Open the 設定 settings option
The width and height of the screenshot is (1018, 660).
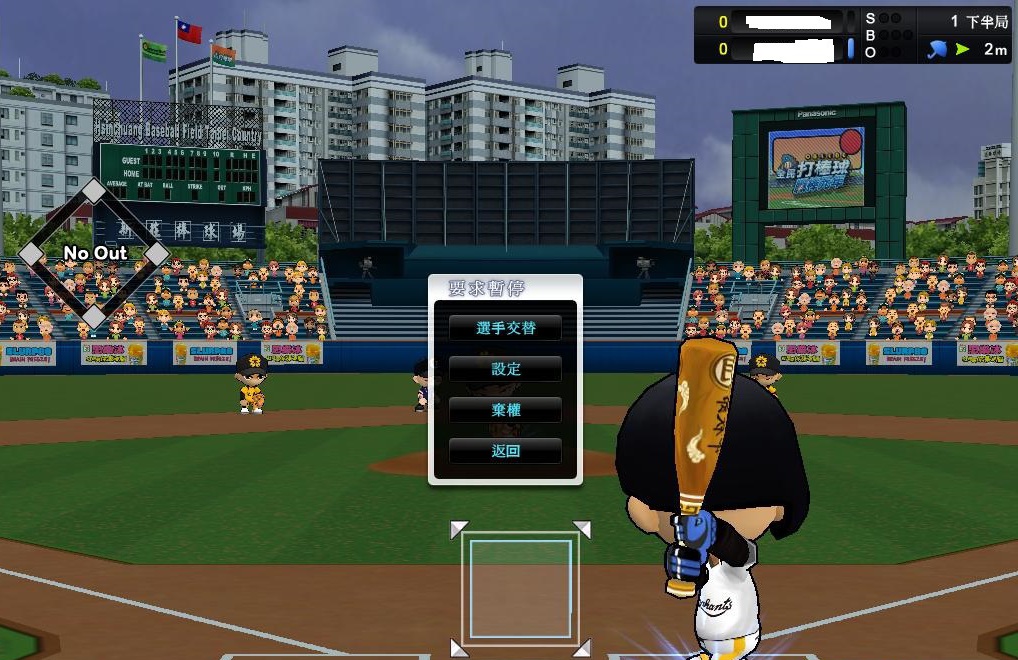(505, 369)
